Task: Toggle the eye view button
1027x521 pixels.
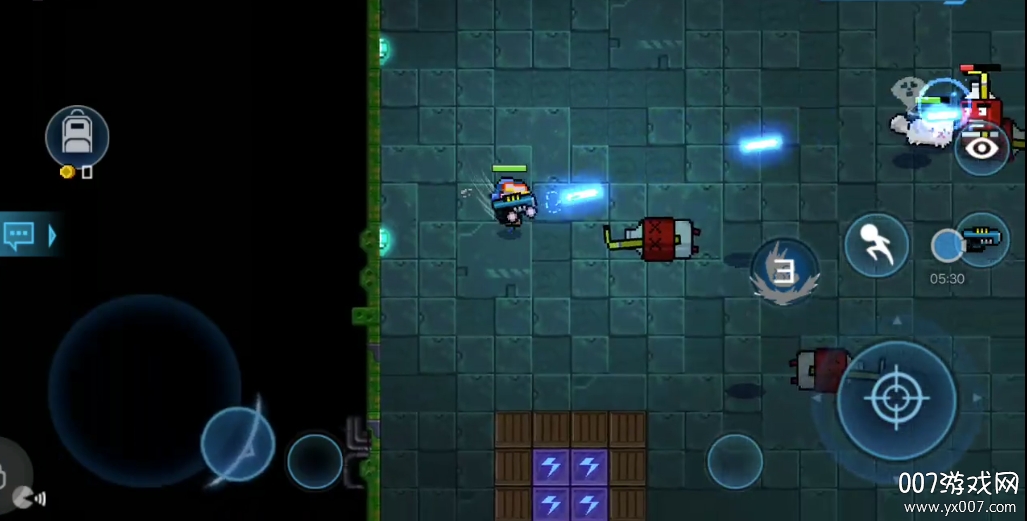Action: (982, 149)
